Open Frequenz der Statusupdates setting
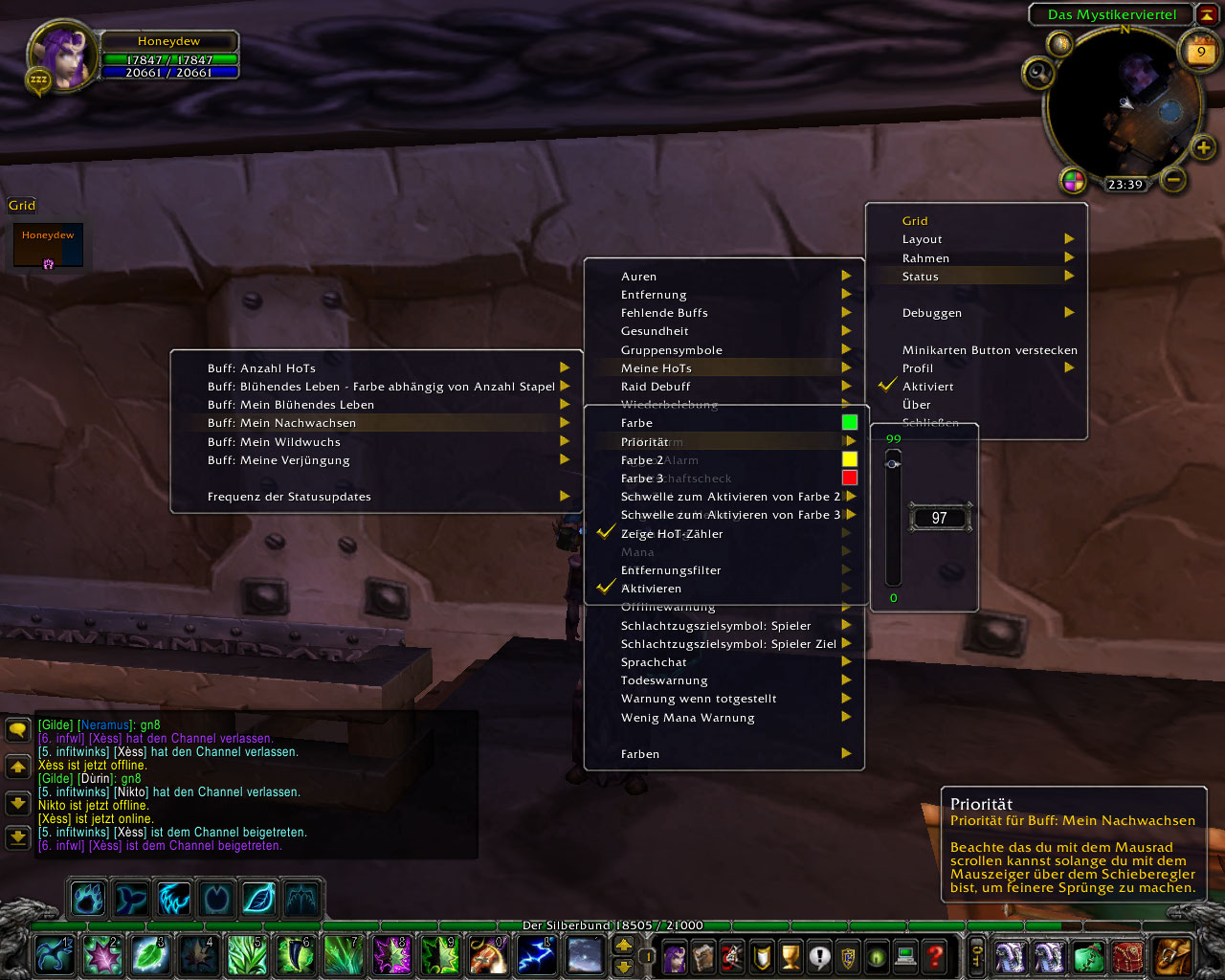The image size is (1225, 980). coord(289,497)
